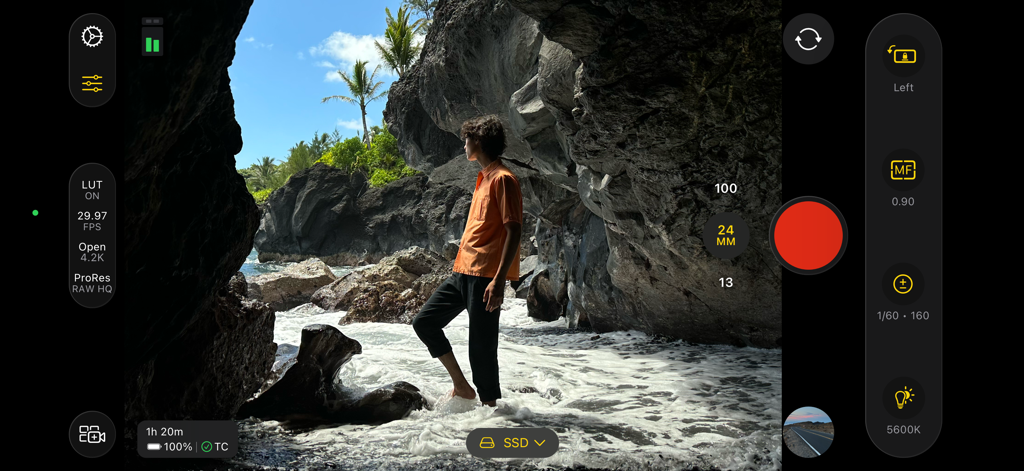Open the gear settings icon
1024x471 pixels.
(92, 37)
